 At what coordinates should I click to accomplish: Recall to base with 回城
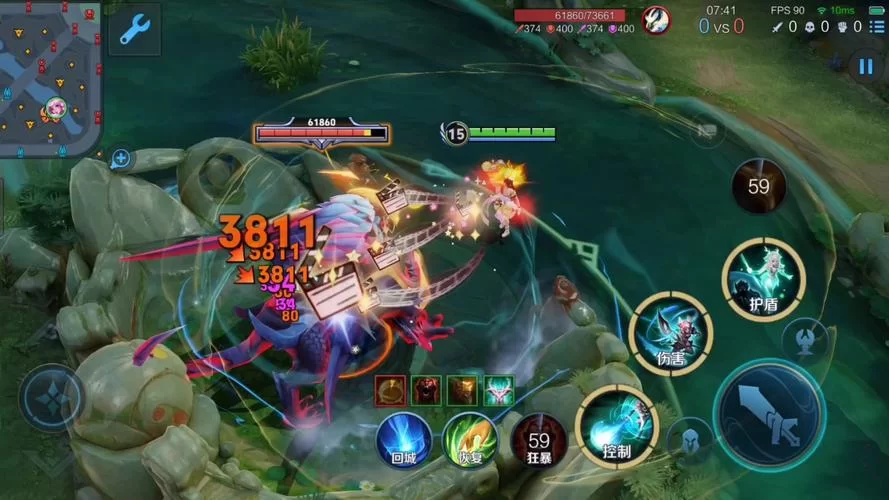coord(403,438)
